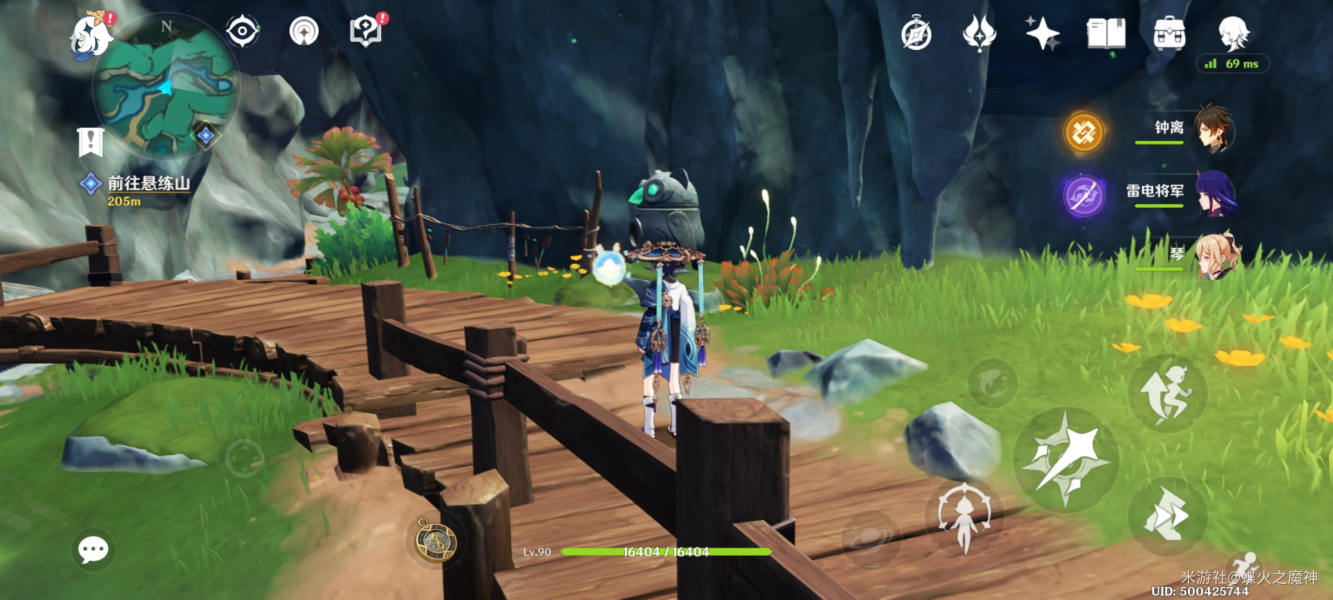The height and width of the screenshot is (600, 1333).
Task: Open the circular minimap
Action: point(165,85)
